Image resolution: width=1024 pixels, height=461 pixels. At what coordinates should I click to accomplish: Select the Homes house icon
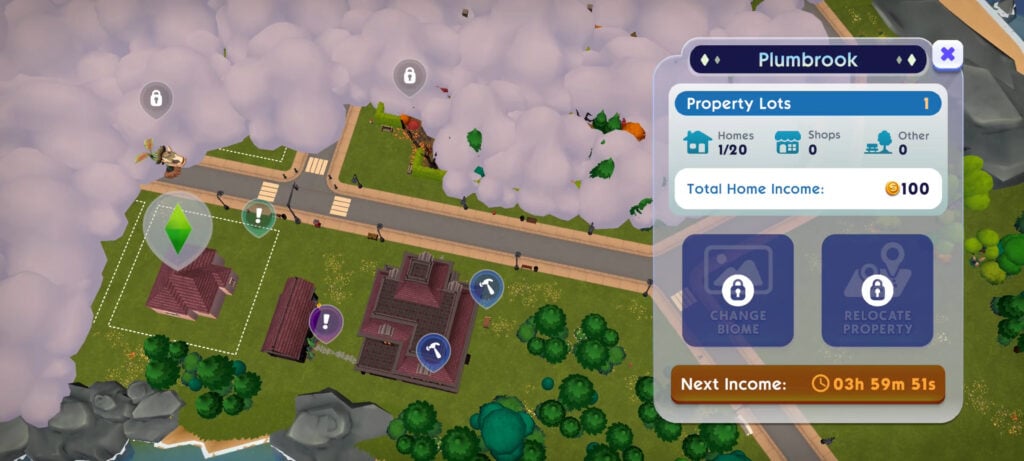[697, 142]
